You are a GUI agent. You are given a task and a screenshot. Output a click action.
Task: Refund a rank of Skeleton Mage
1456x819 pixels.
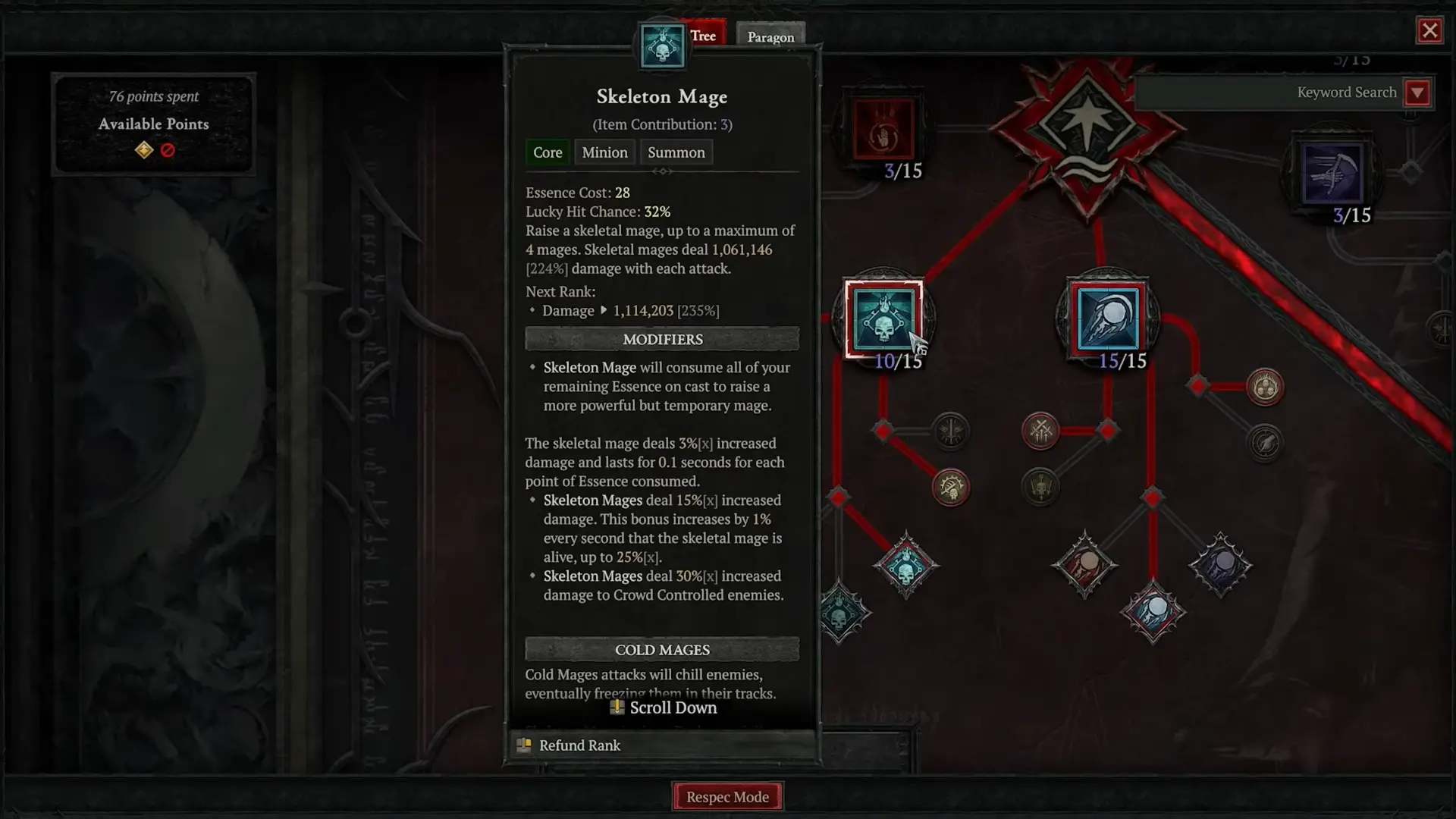coord(579,745)
